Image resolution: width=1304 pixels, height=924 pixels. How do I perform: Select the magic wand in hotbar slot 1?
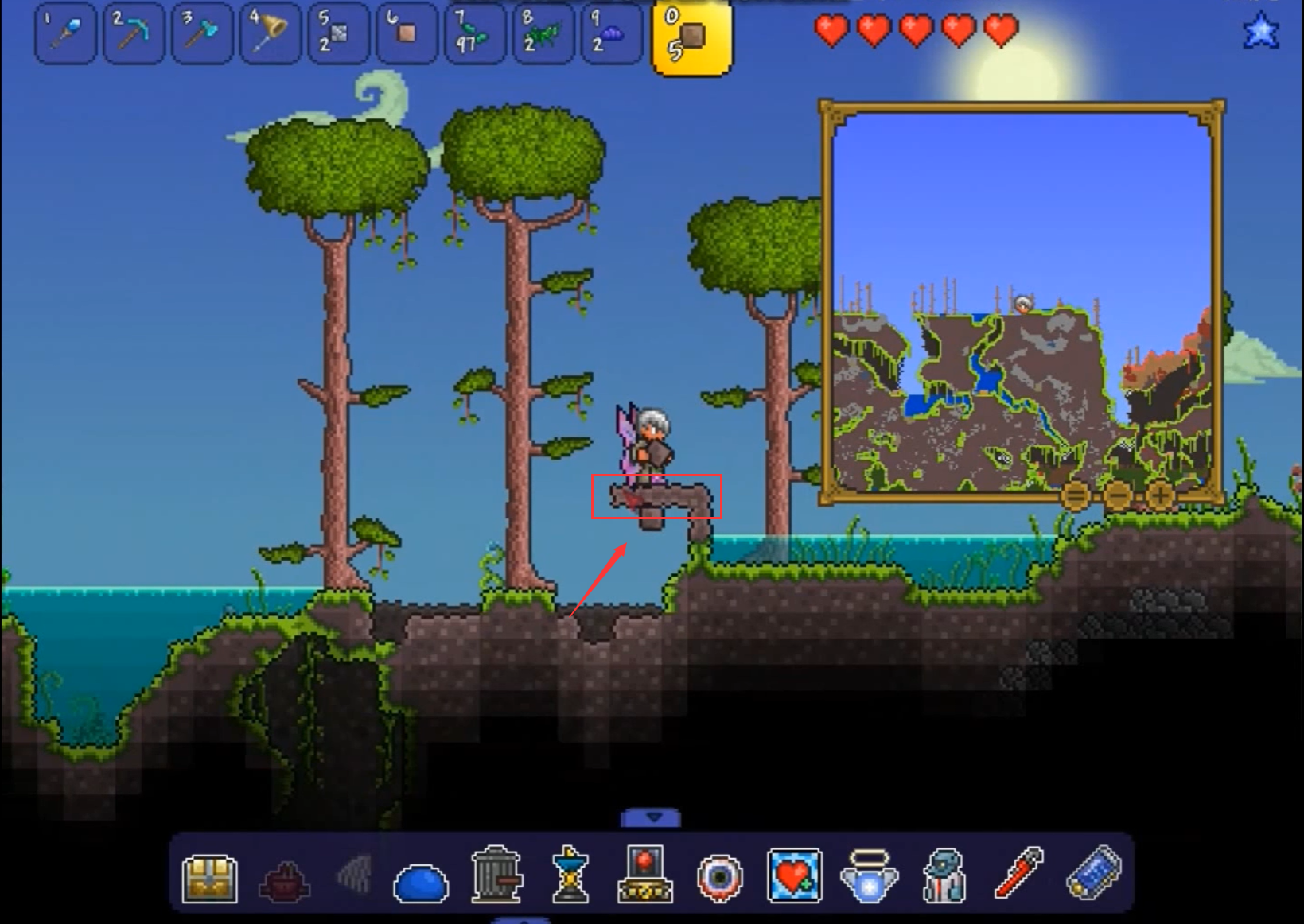click(x=65, y=34)
